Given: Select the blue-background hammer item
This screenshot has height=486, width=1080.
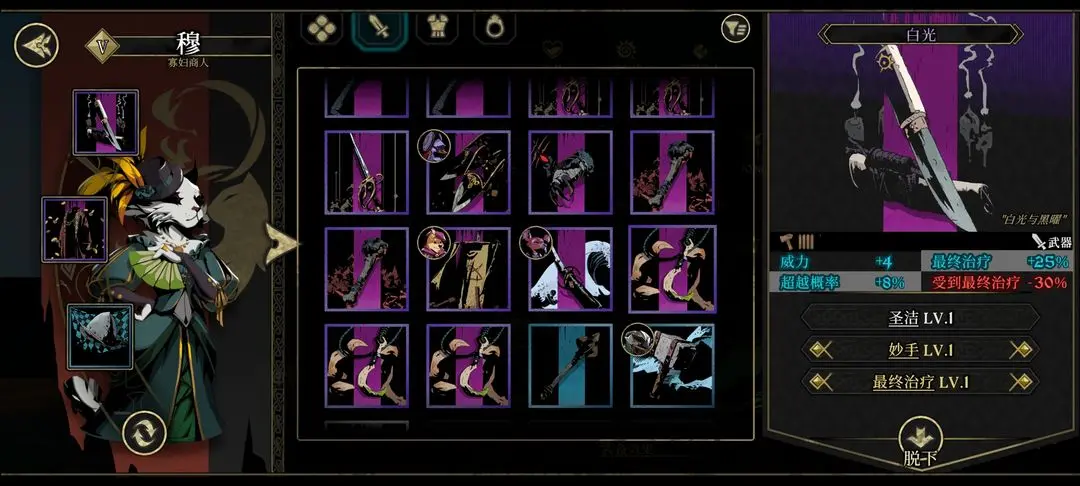Looking at the screenshot, I should click(671, 365).
